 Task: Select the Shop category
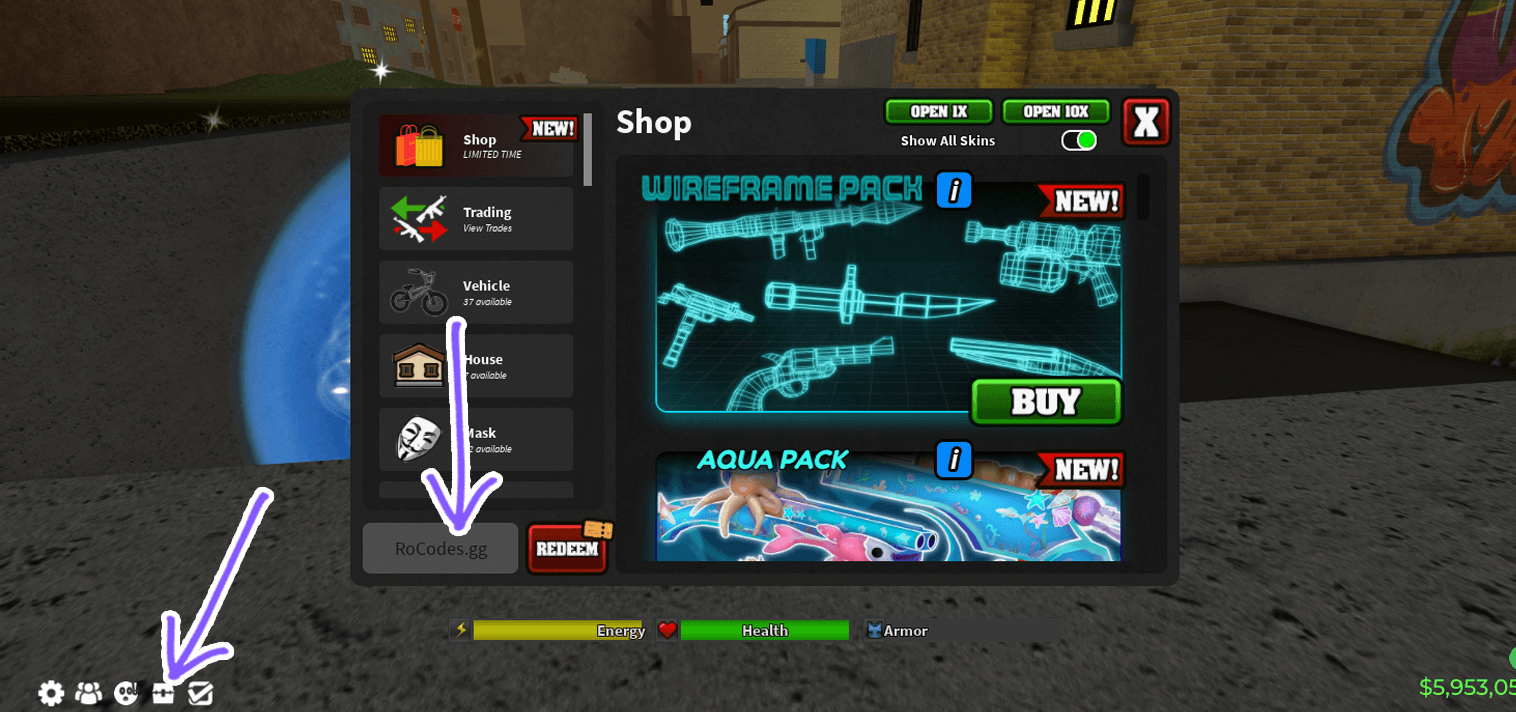tap(476, 146)
